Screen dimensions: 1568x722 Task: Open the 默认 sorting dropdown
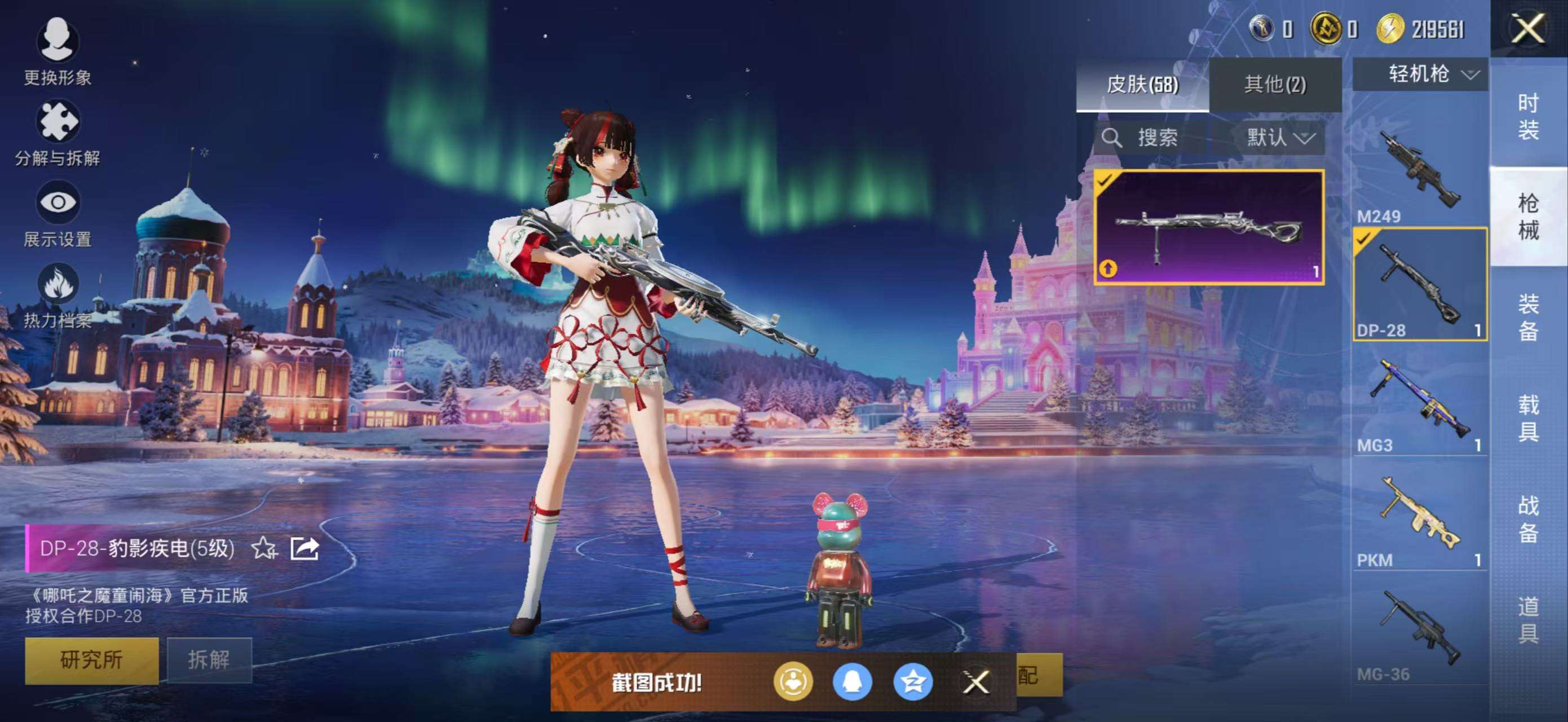[x=1277, y=138]
